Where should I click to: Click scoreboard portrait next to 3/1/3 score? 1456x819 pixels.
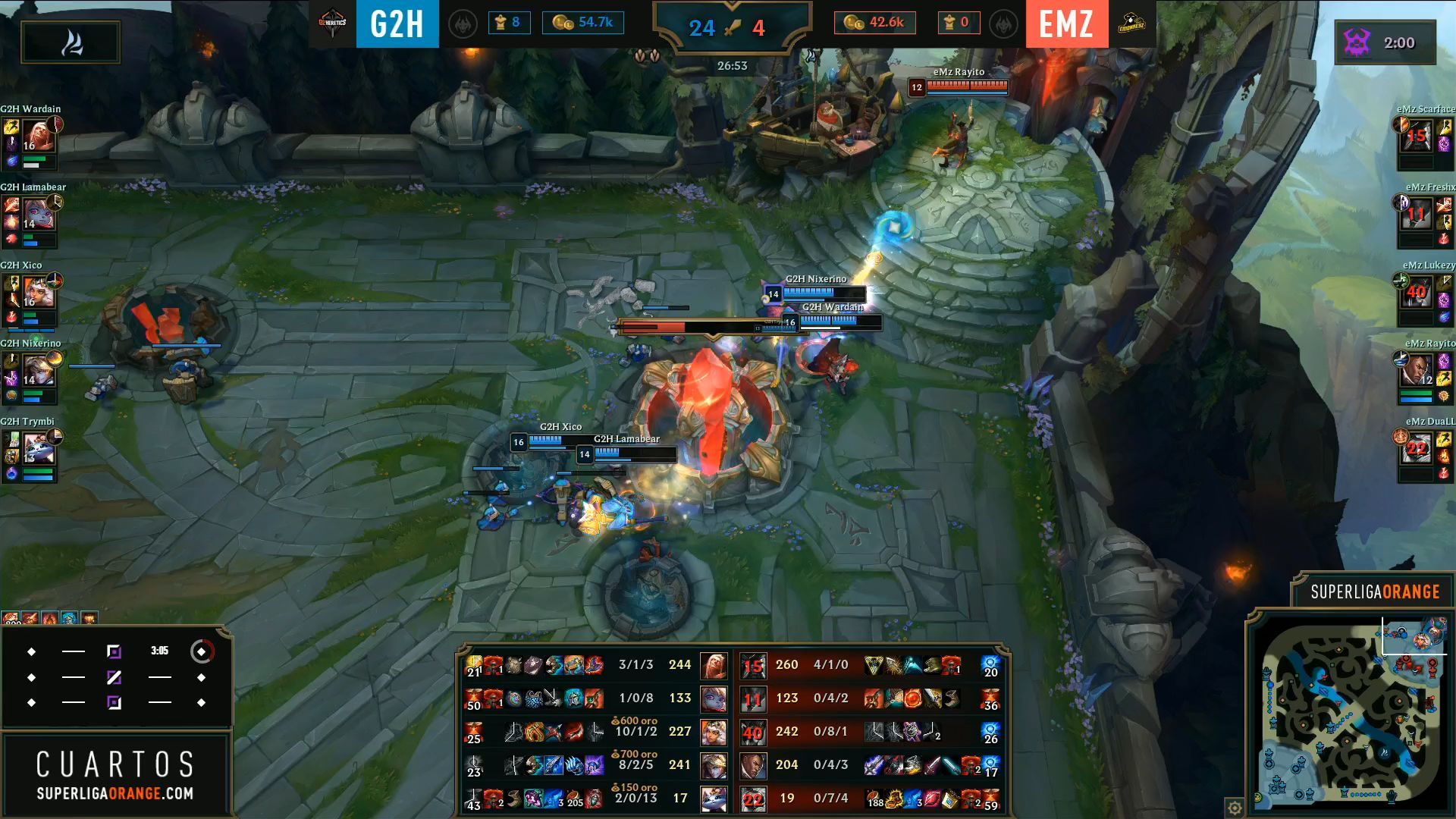714,666
